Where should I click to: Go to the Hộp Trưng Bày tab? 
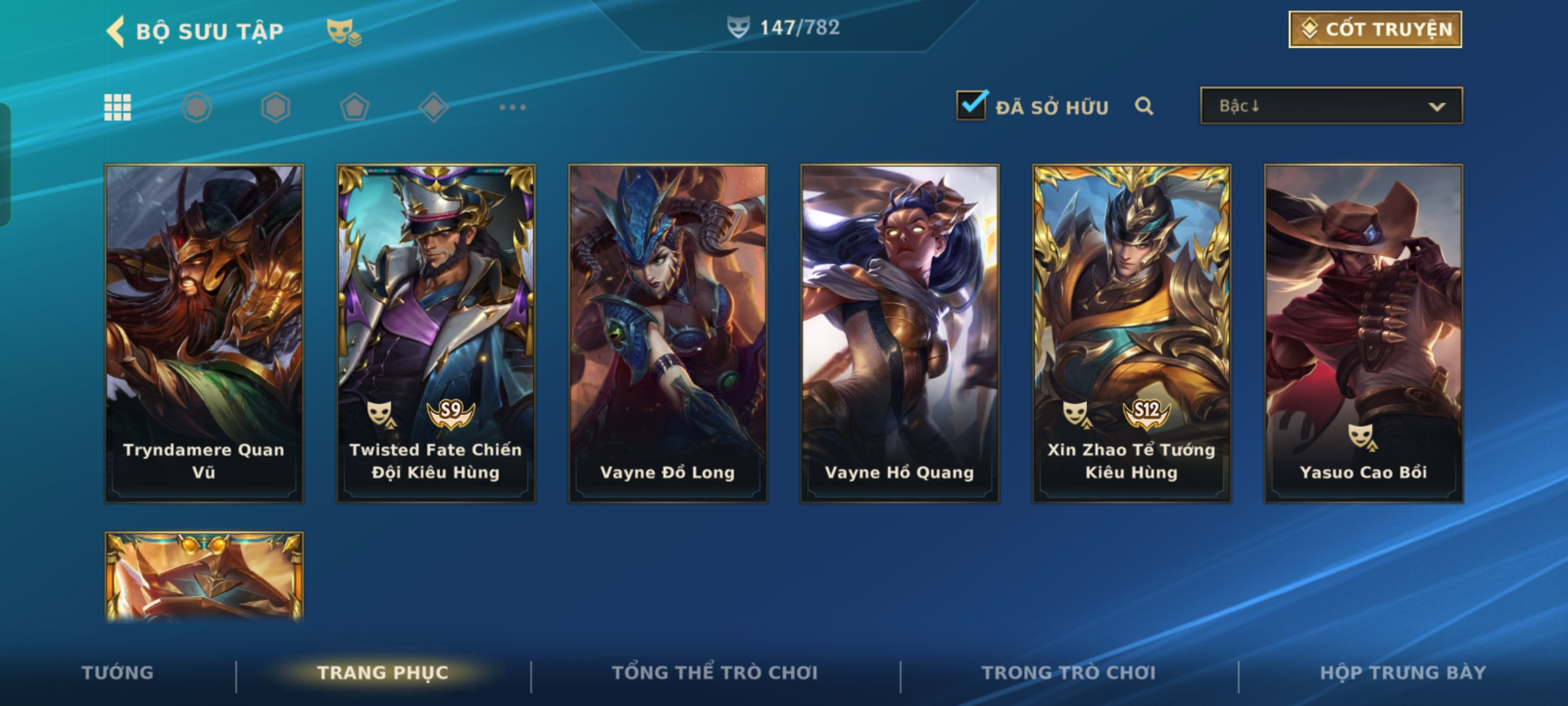[1403, 673]
